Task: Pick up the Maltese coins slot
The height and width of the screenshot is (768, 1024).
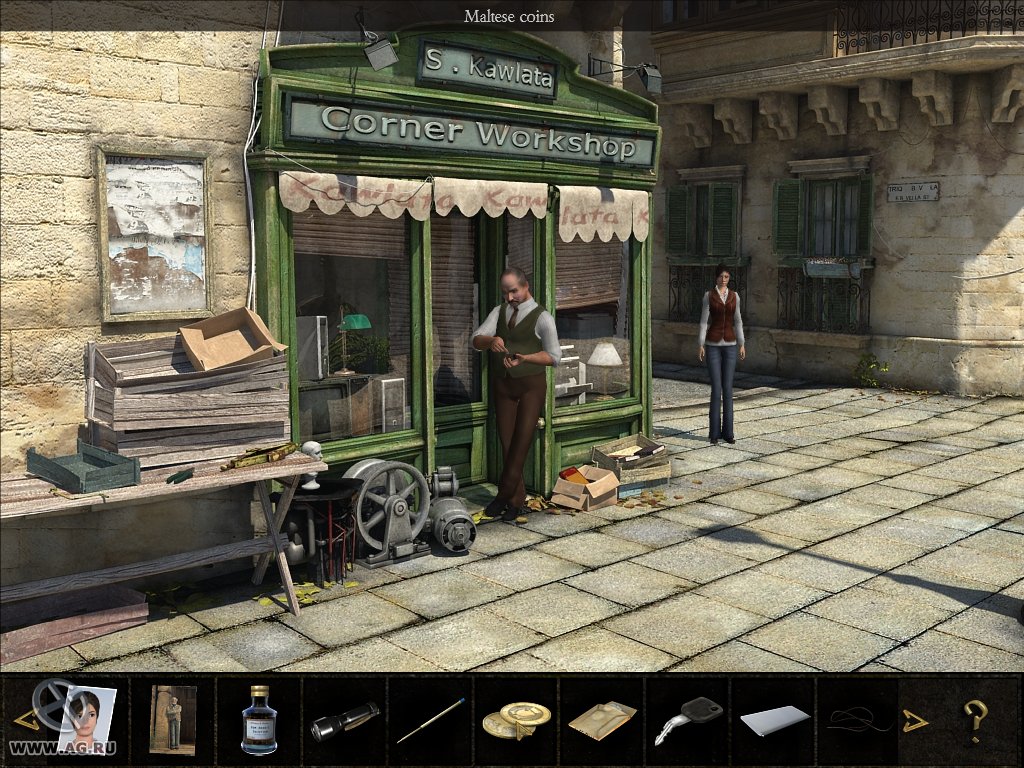Action: (x=516, y=720)
